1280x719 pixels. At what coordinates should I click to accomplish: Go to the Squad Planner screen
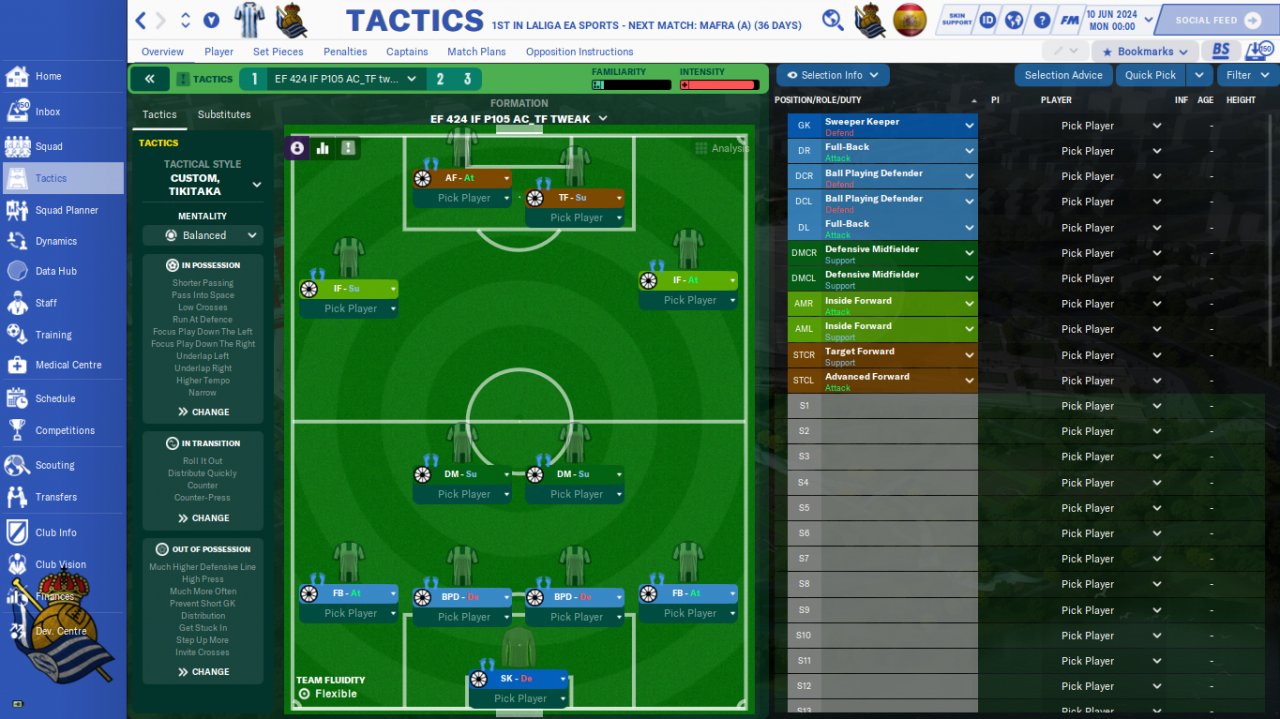pos(66,210)
